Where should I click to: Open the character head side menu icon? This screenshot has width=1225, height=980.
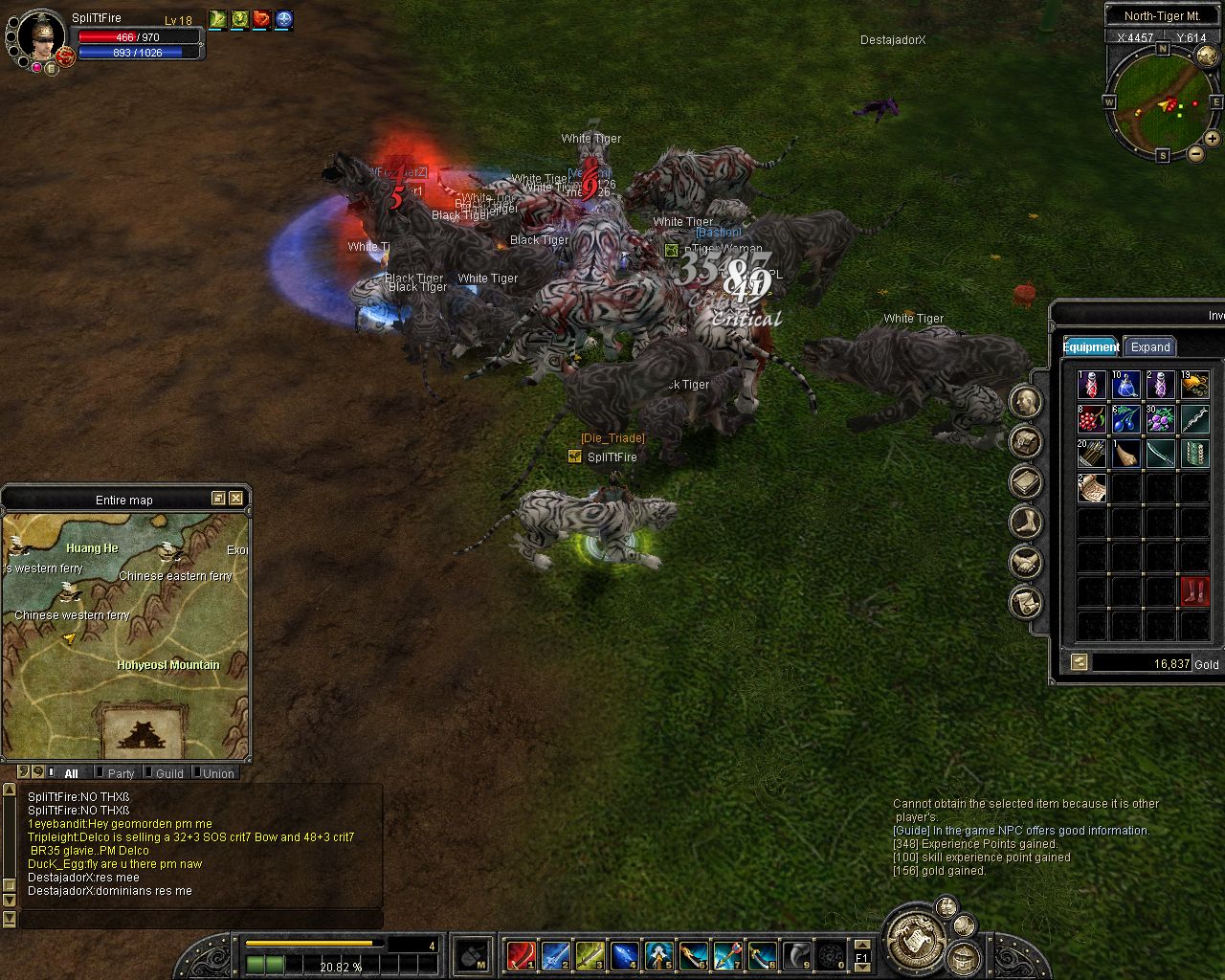1026,401
